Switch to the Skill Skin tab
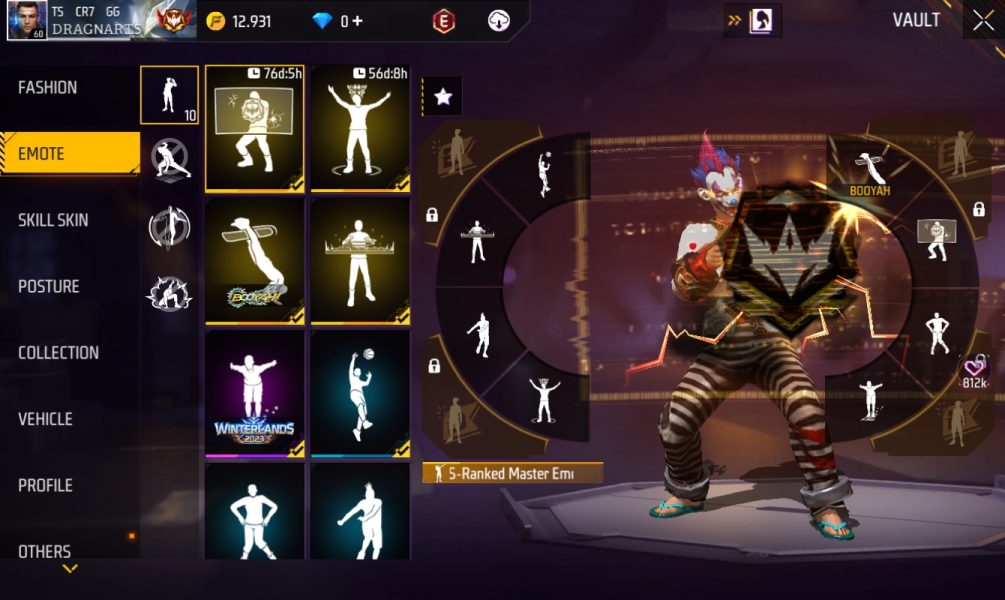 click(52, 220)
